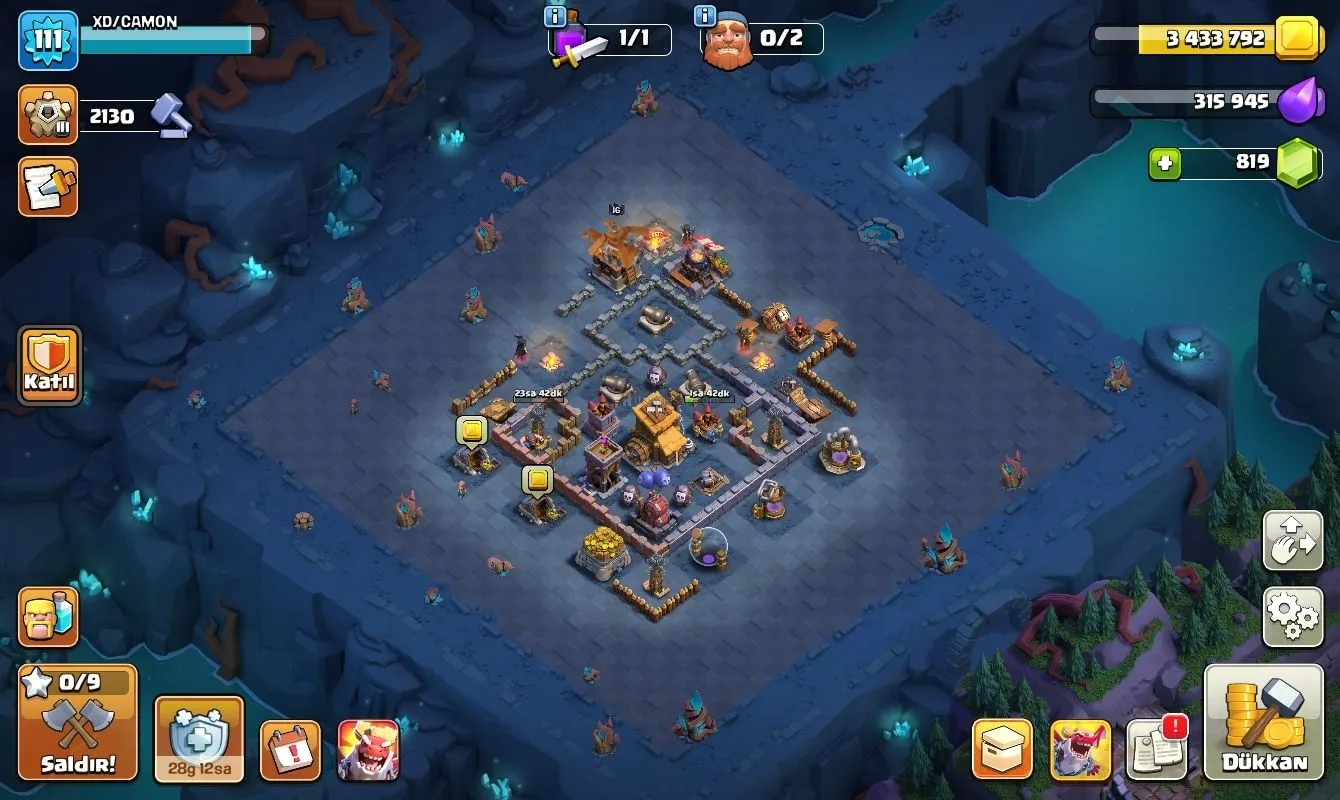Collect gold from the upper-left gold bubble

click(472, 431)
